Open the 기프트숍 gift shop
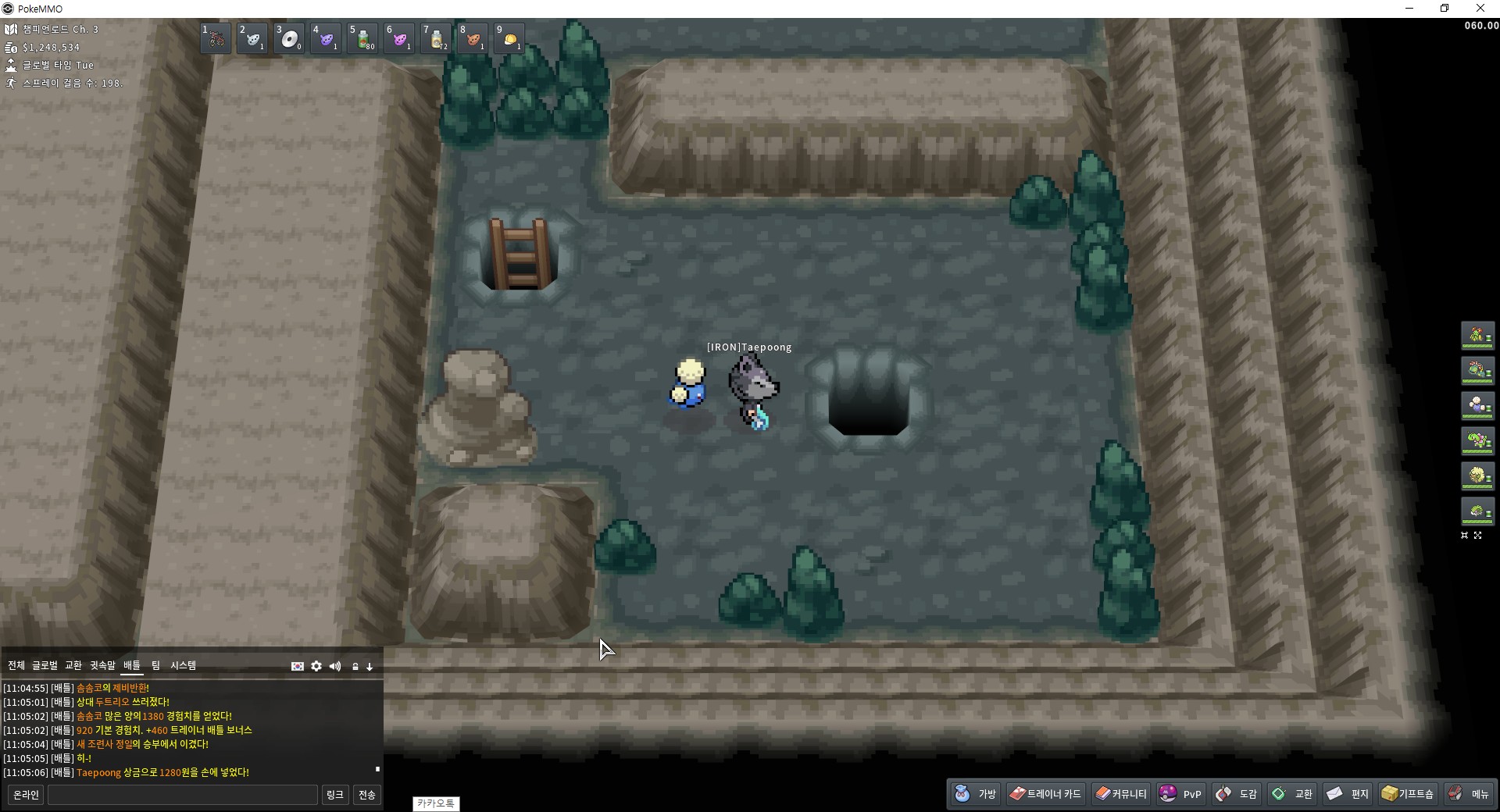Viewport: 1500px width, 812px height. point(1408,794)
